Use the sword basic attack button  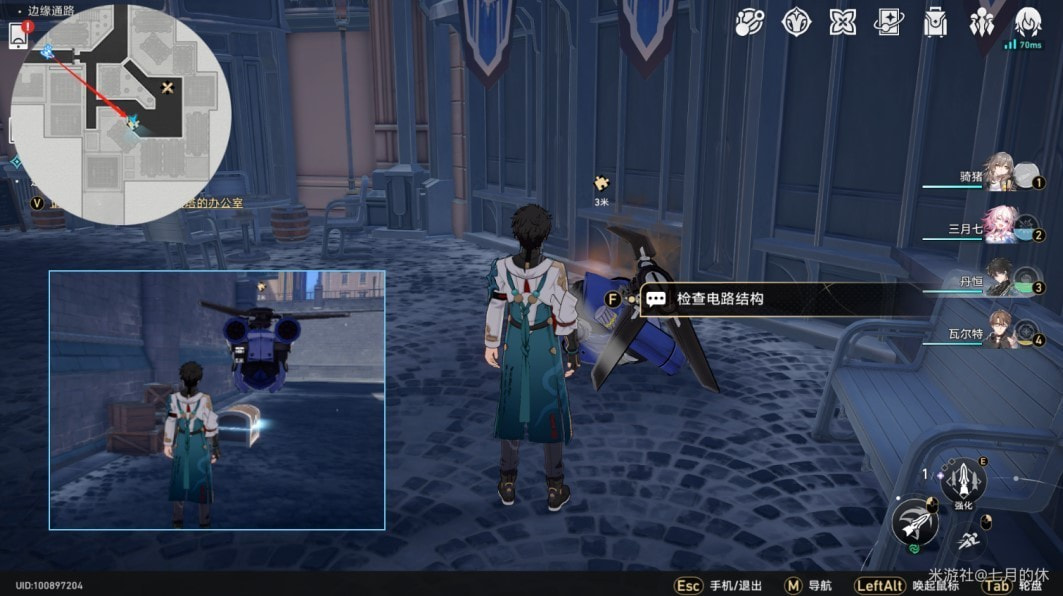(914, 521)
